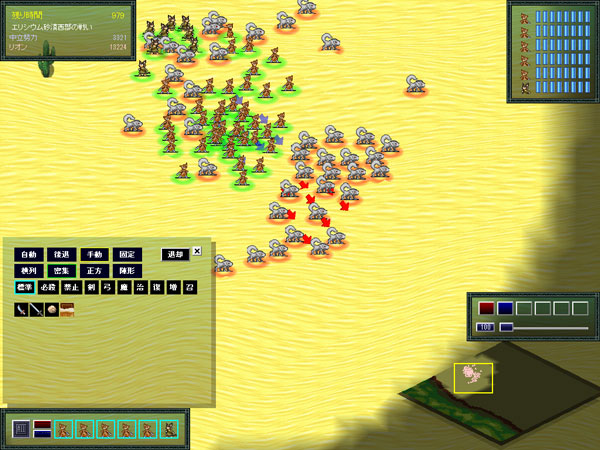Select the 密集 (dense) formation
Image resolution: width=600 pixels, height=450 pixels.
[x=61, y=271]
